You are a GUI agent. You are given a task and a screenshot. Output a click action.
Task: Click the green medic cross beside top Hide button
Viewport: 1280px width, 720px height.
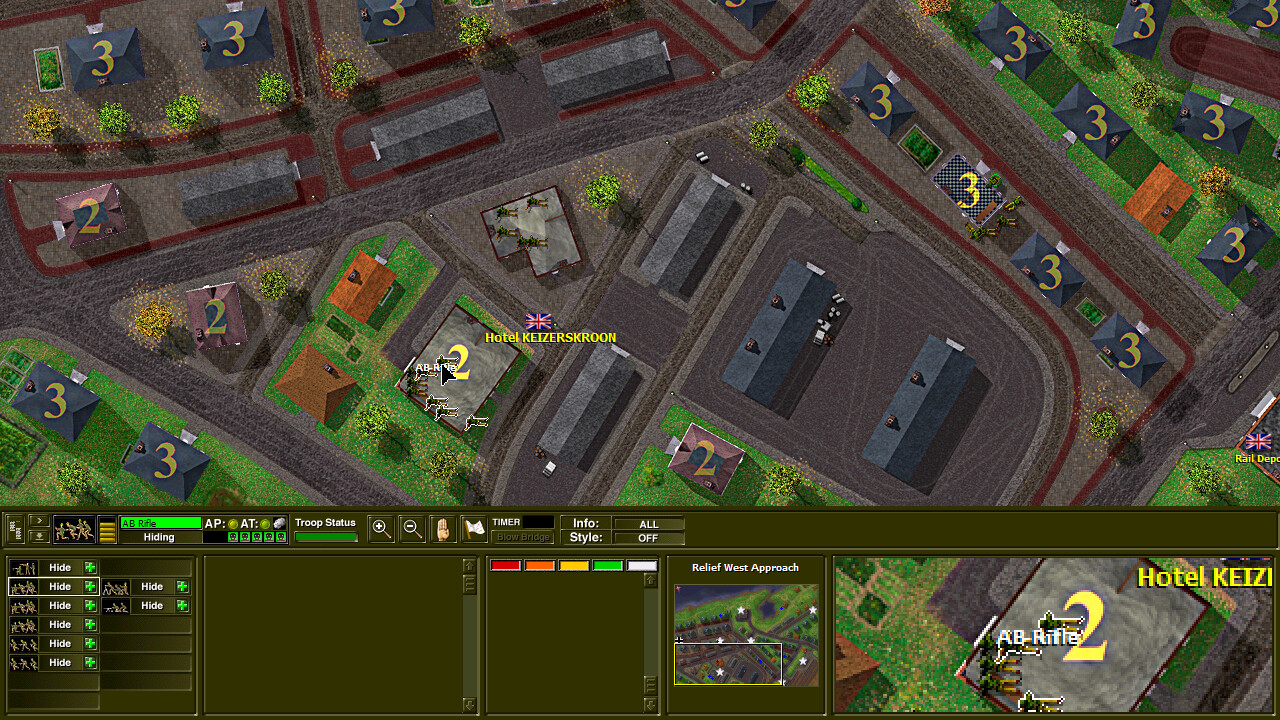89,567
